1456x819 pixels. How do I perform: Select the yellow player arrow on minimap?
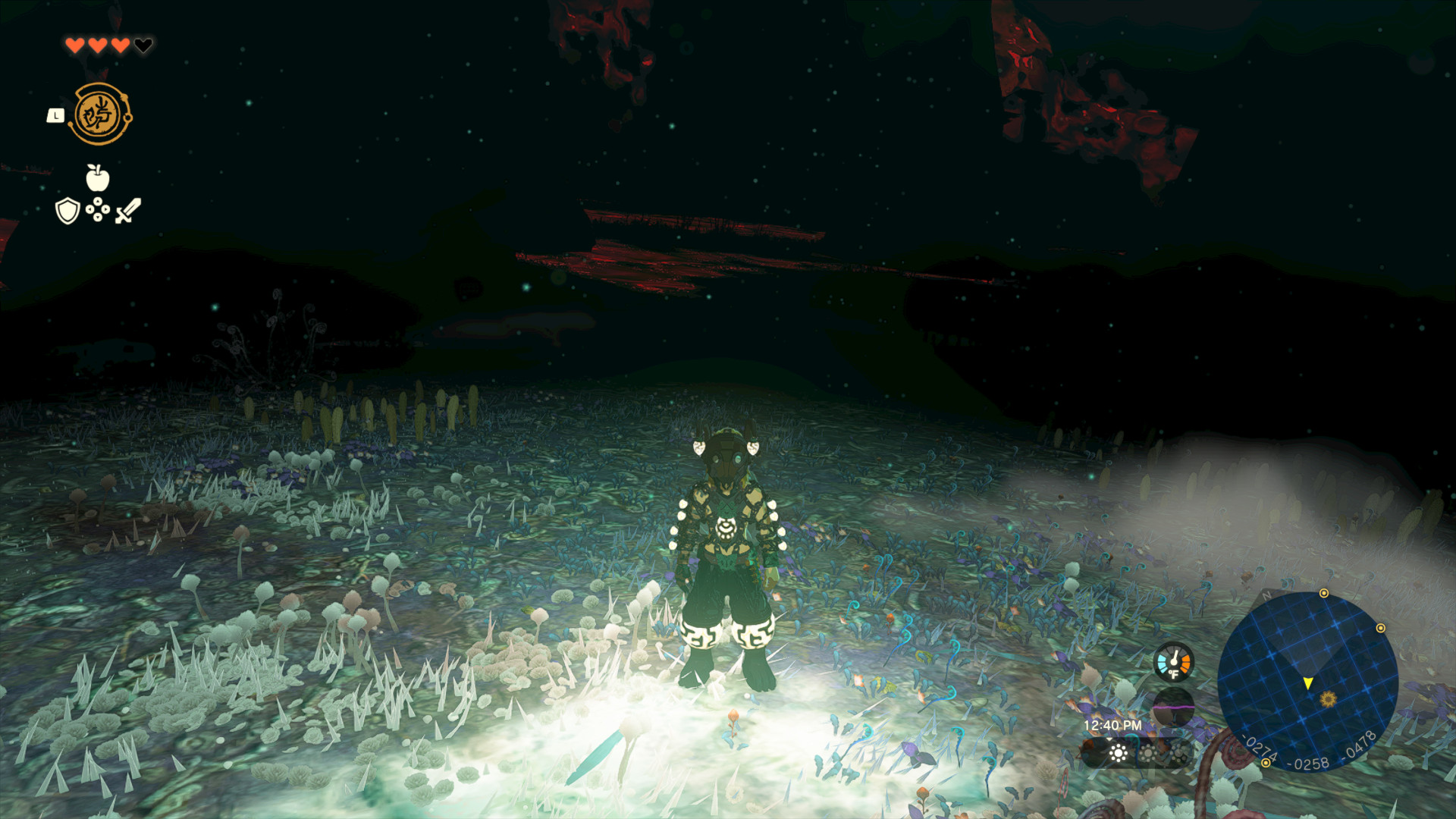[1308, 683]
